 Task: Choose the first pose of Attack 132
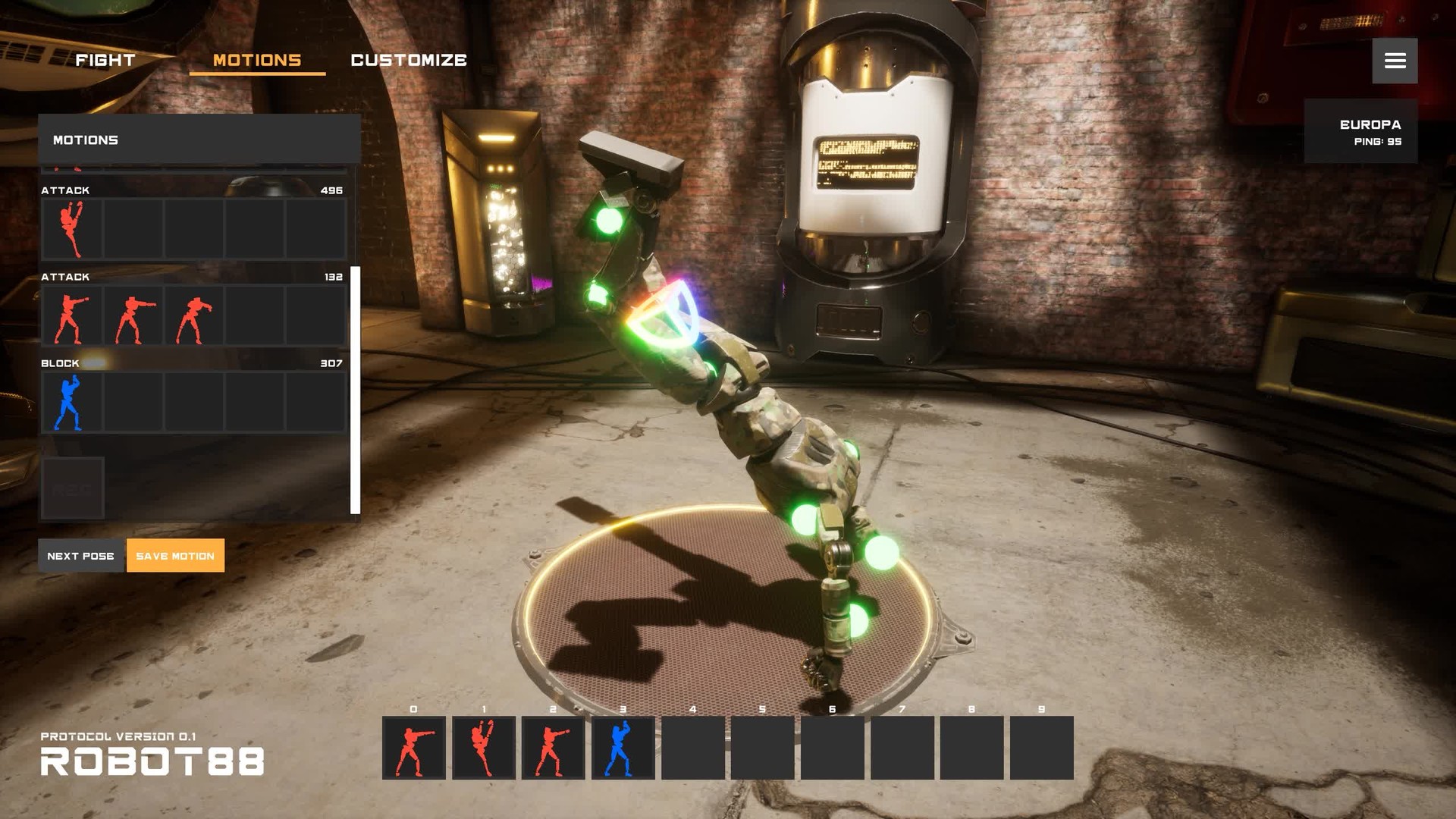tap(73, 316)
